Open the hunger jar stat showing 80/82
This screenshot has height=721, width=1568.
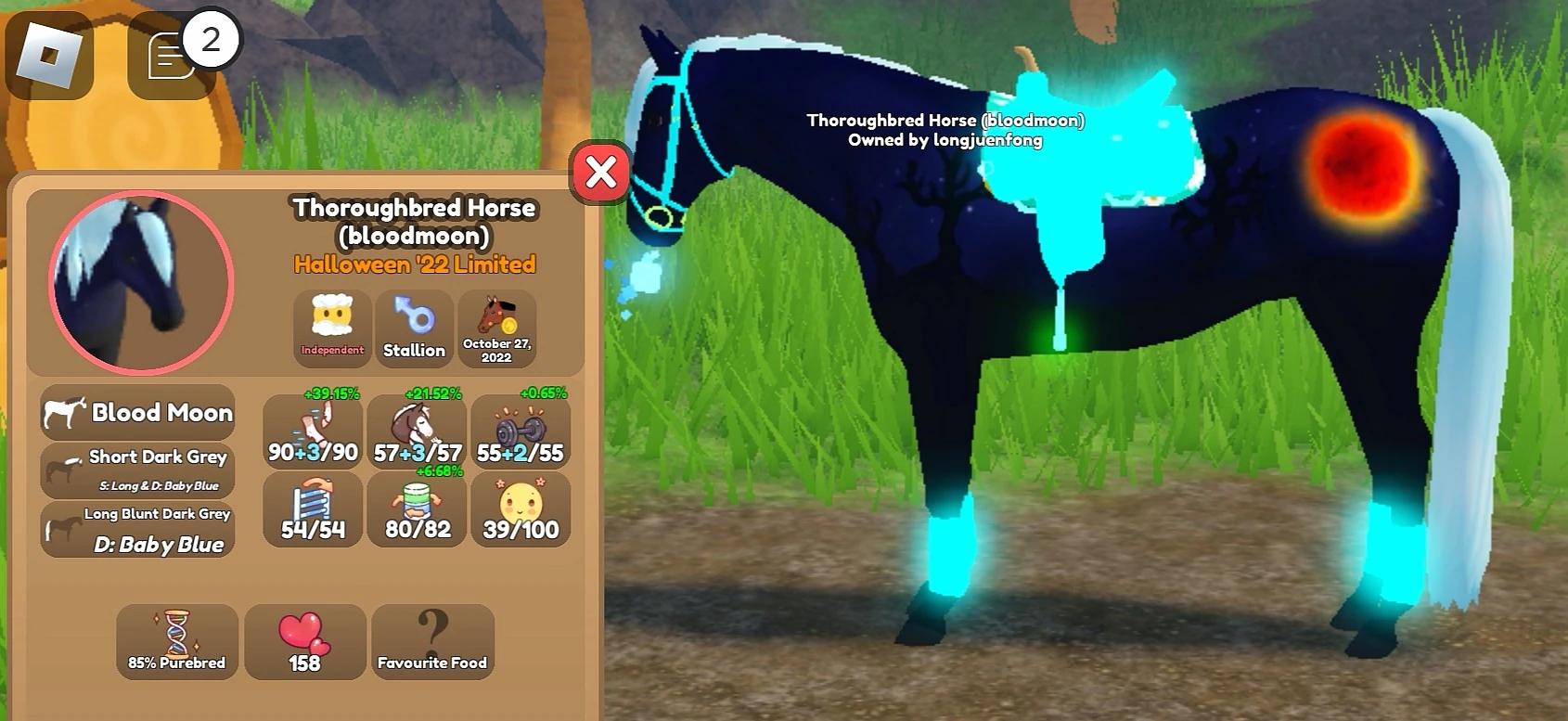(417, 509)
